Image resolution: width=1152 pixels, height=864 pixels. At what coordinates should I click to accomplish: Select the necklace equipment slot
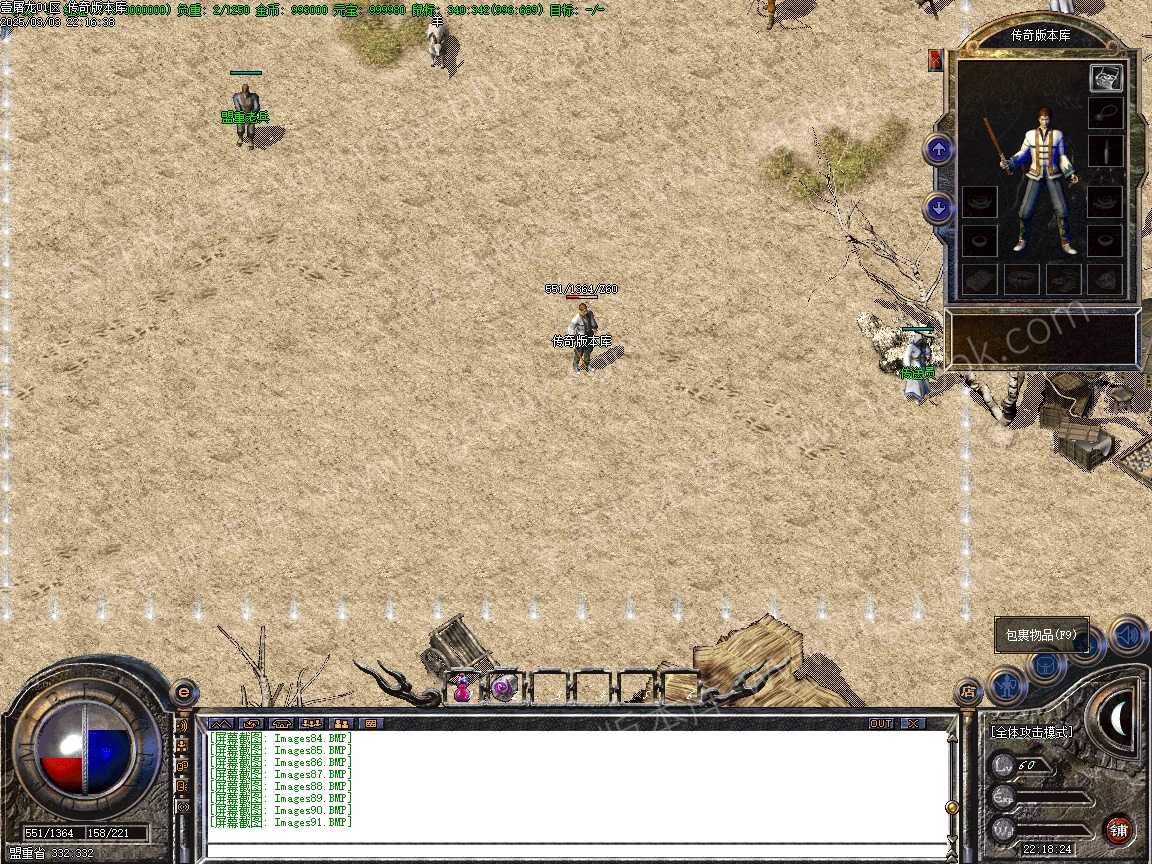tap(1105, 112)
